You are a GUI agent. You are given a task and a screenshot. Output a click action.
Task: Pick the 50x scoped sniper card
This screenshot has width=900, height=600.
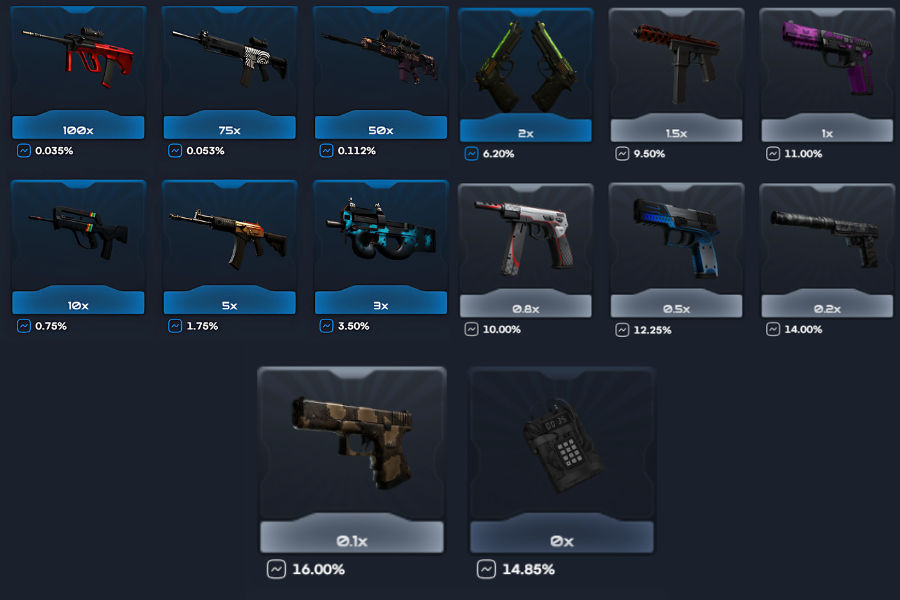pos(380,72)
